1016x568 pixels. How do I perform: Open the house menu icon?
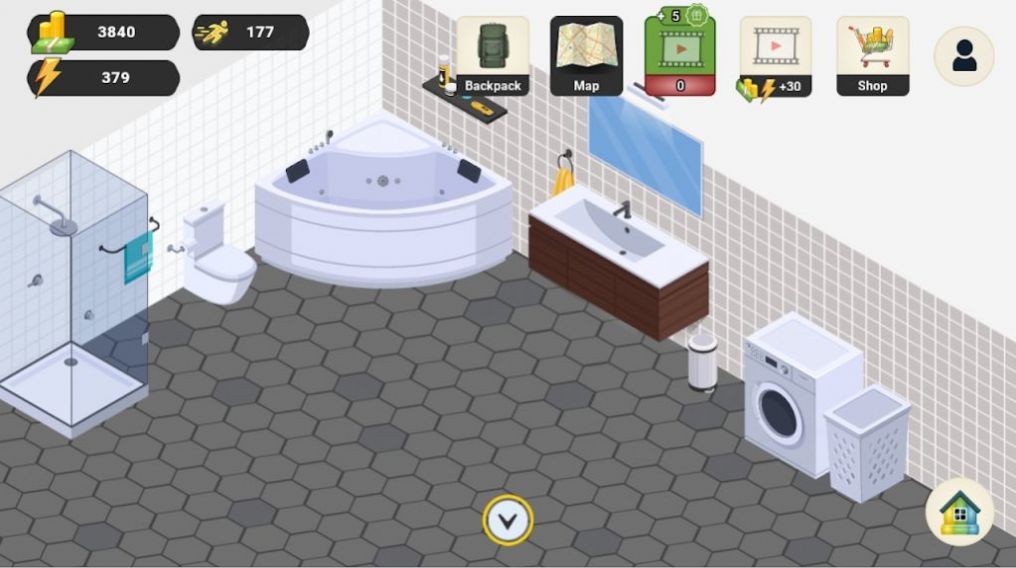pyautogui.click(x=960, y=513)
